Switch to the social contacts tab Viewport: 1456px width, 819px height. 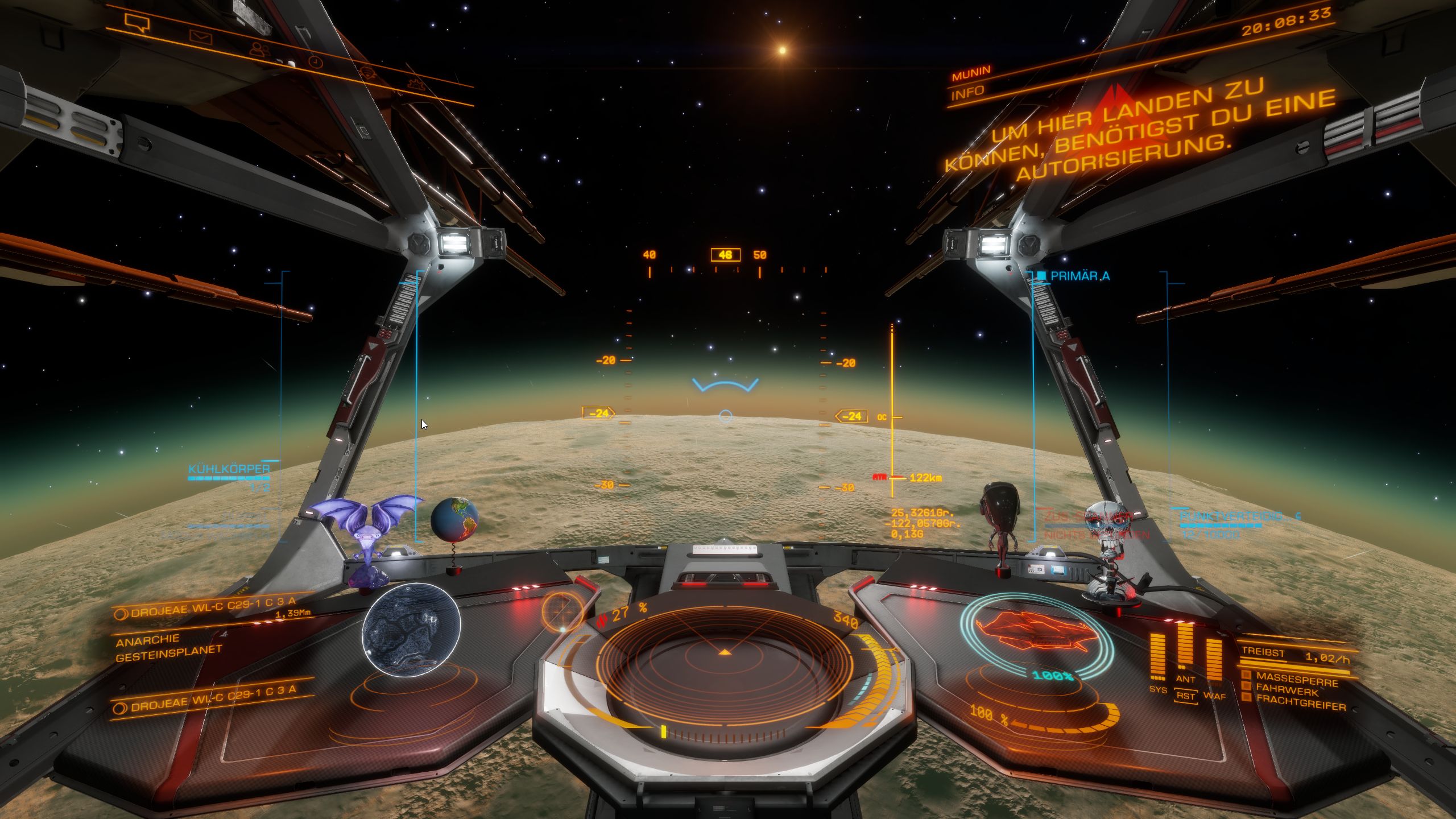pyautogui.click(x=259, y=49)
